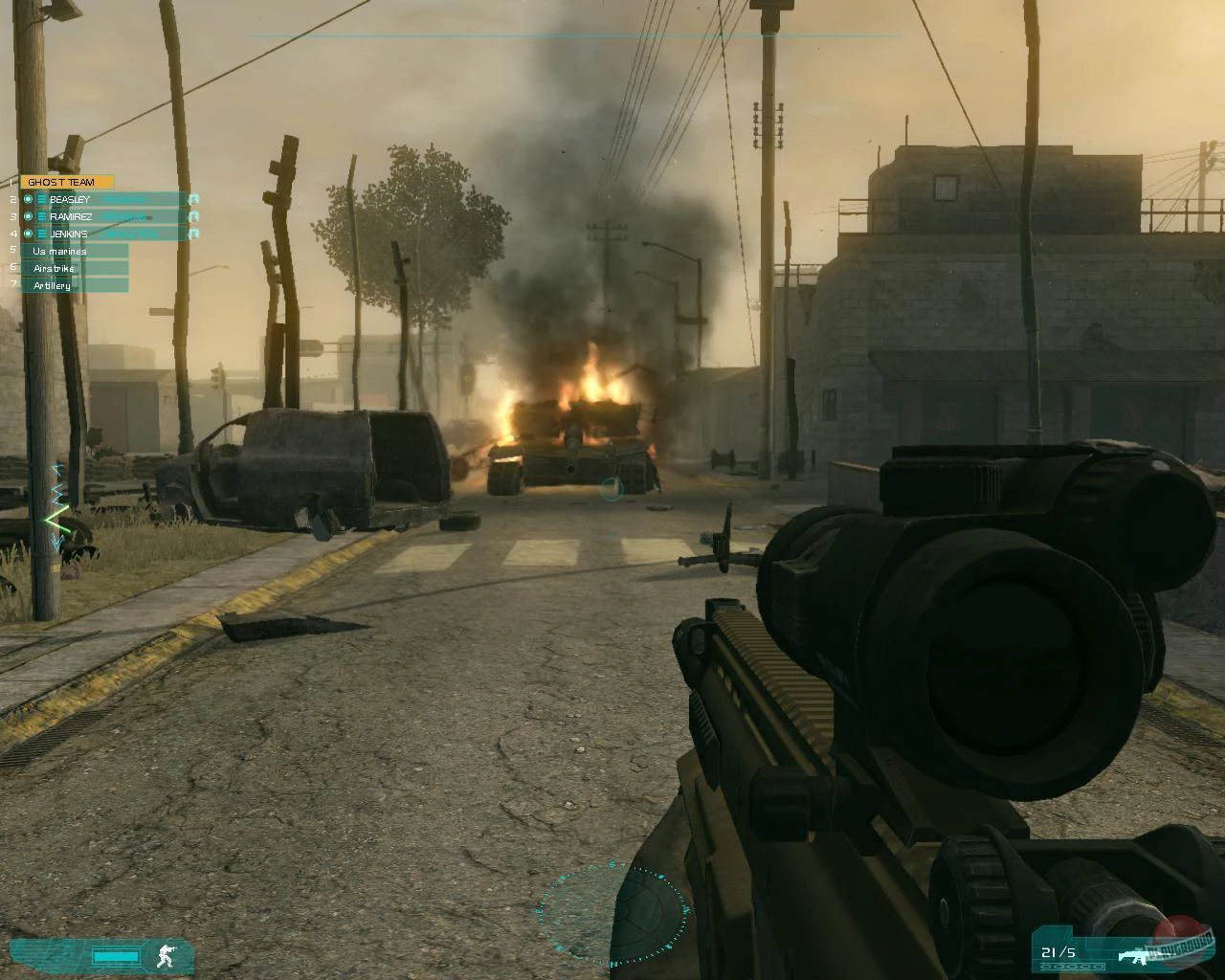Select the soldier stance icon on the health bar
1225x980 pixels.
pos(165,955)
